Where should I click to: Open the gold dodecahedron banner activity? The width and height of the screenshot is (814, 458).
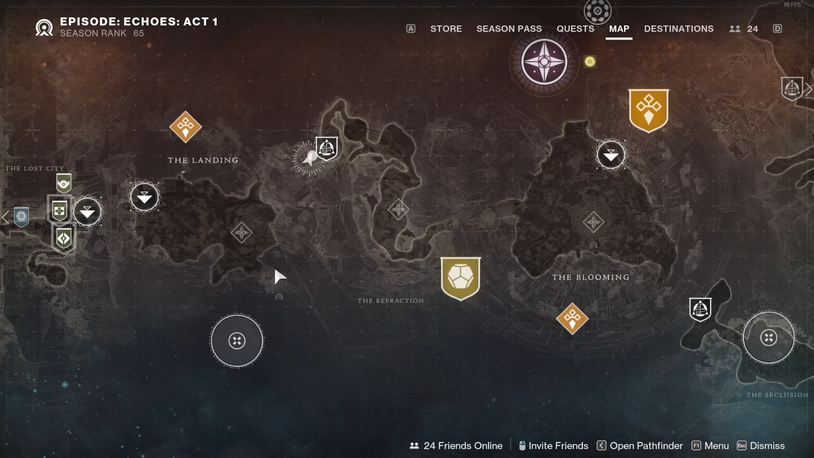[460, 278]
